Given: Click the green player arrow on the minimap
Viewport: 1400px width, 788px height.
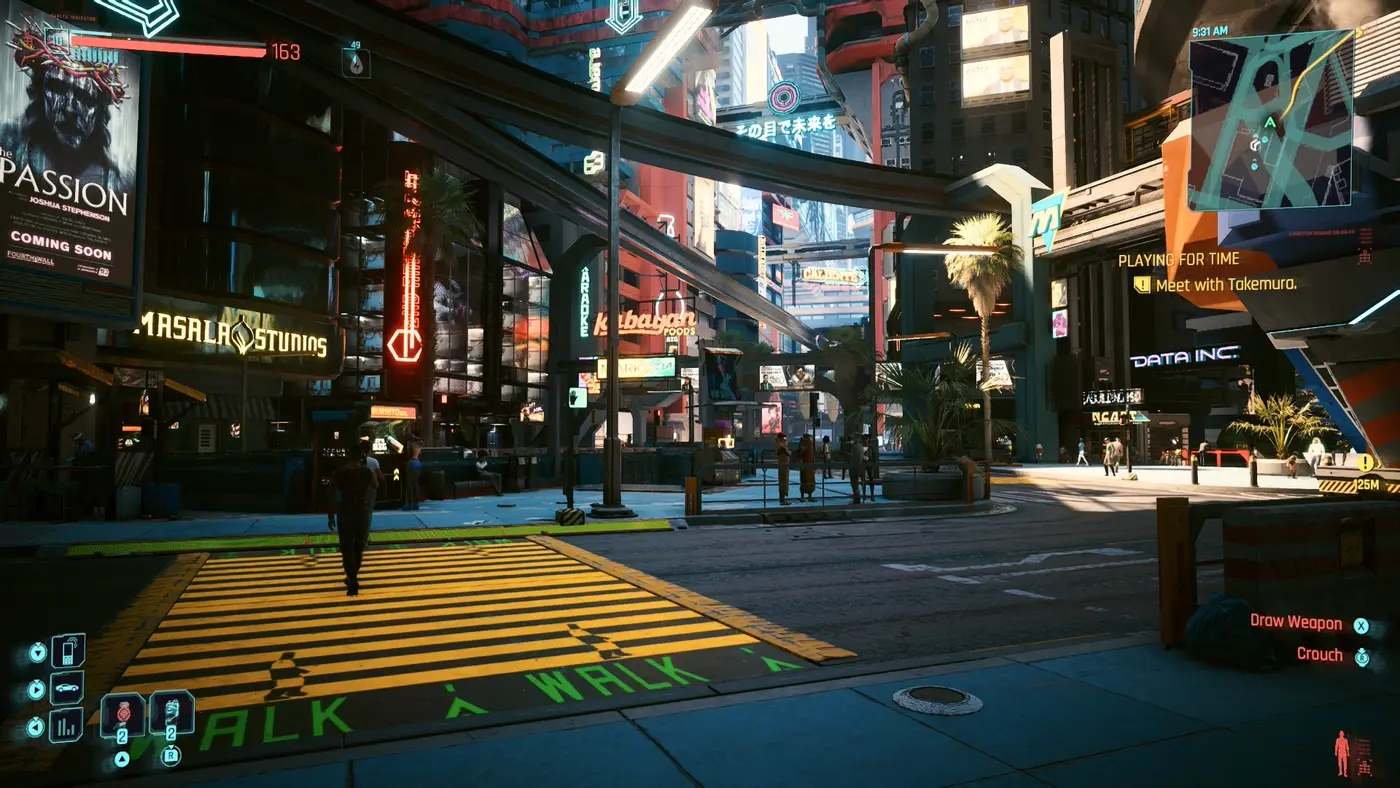Looking at the screenshot, I should (1270, 122).
